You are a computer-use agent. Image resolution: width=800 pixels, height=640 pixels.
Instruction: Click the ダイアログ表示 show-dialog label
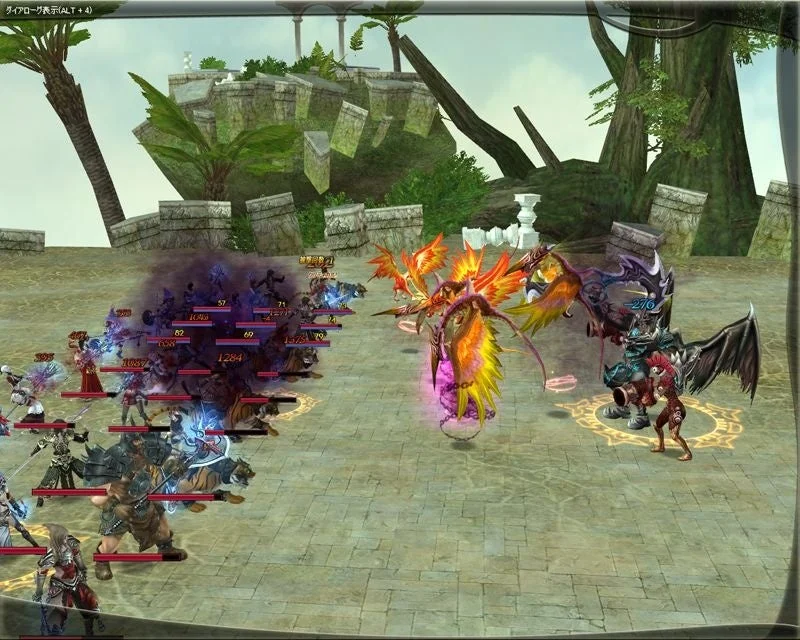[48, 9]
